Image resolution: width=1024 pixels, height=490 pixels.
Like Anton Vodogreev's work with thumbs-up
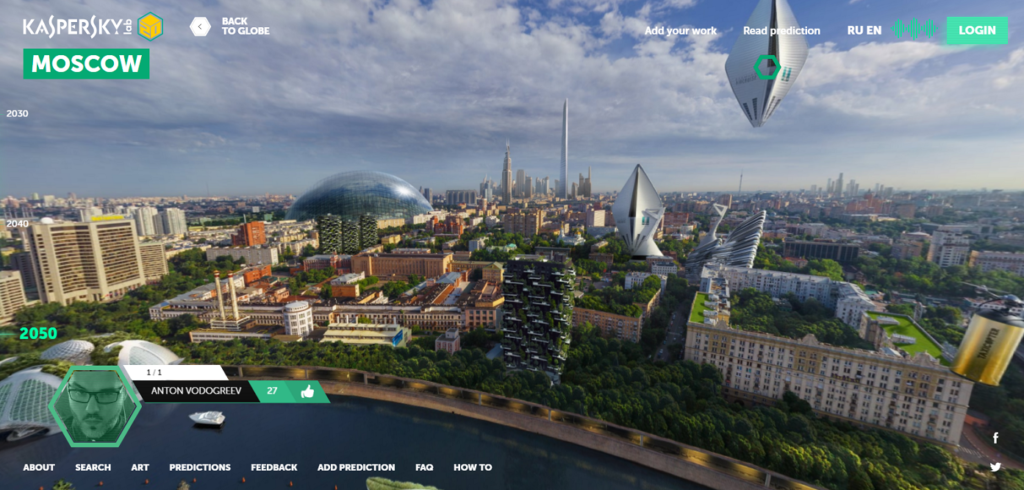click(x=308, y=392)
